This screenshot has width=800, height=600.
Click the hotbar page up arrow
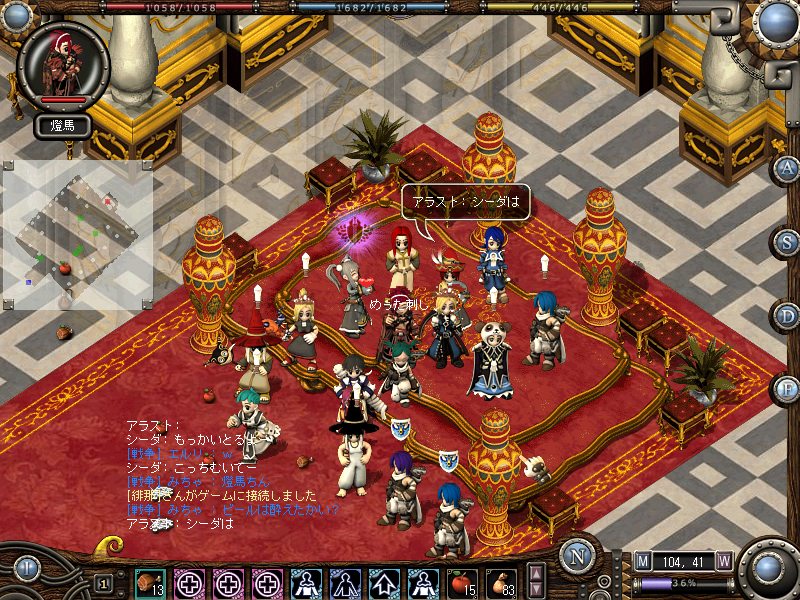[x=536, y=573]
